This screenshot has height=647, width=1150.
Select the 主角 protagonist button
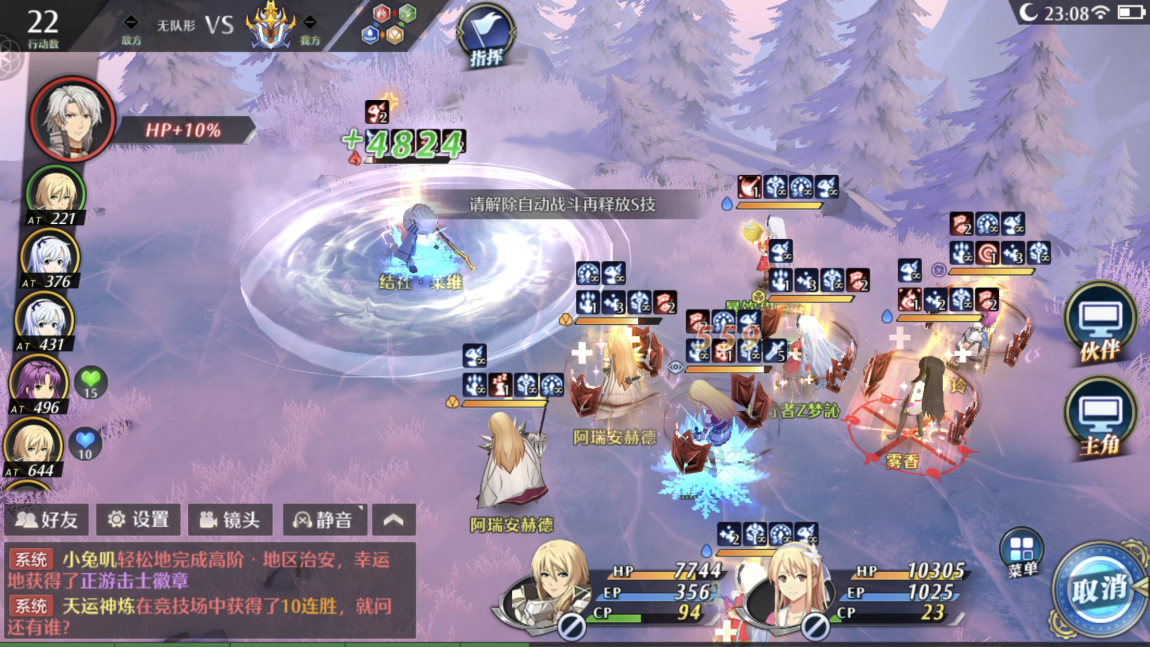coord(1099,418)
